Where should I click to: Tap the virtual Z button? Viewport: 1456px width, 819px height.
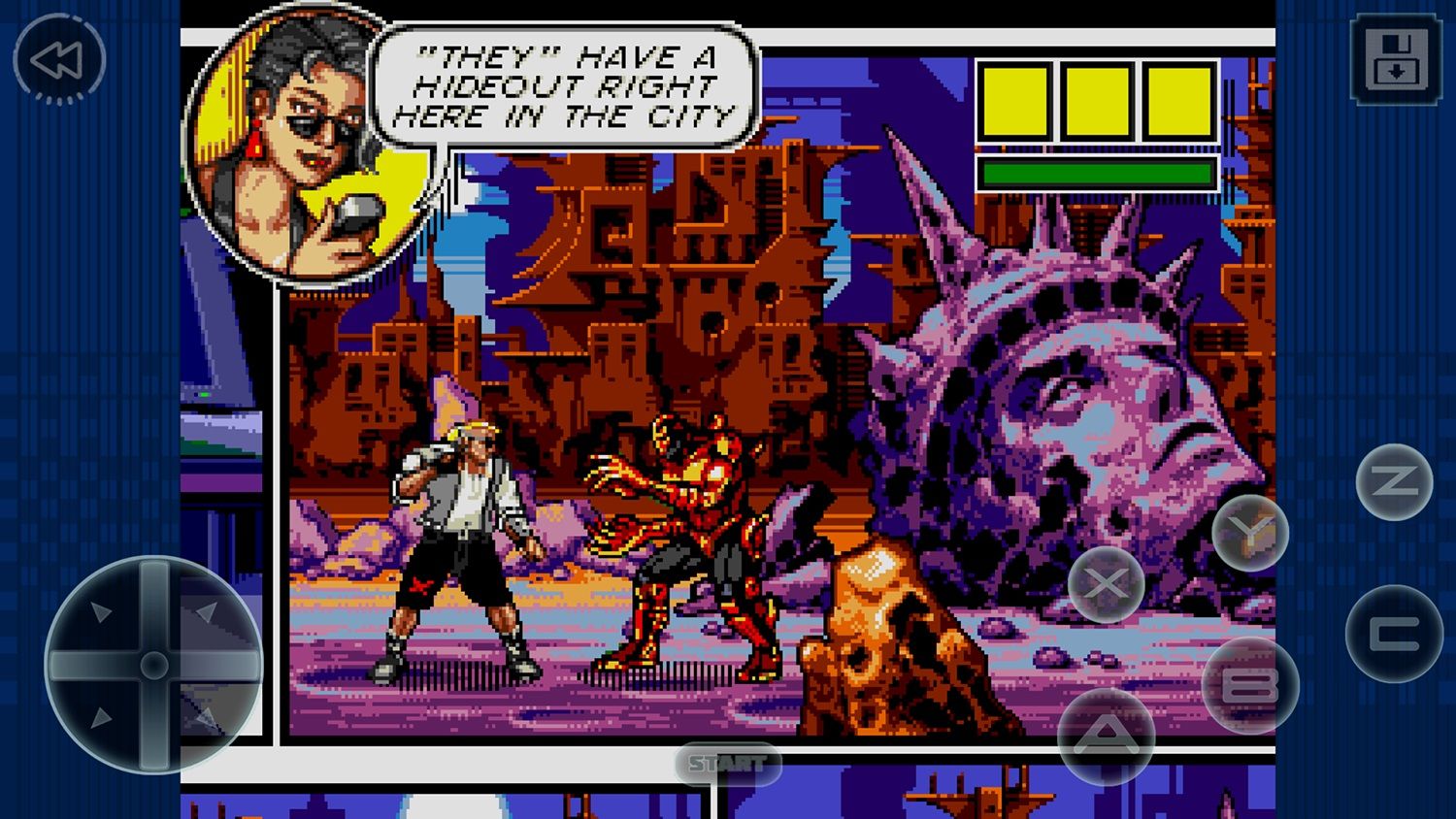click(x=1394, y=480)
